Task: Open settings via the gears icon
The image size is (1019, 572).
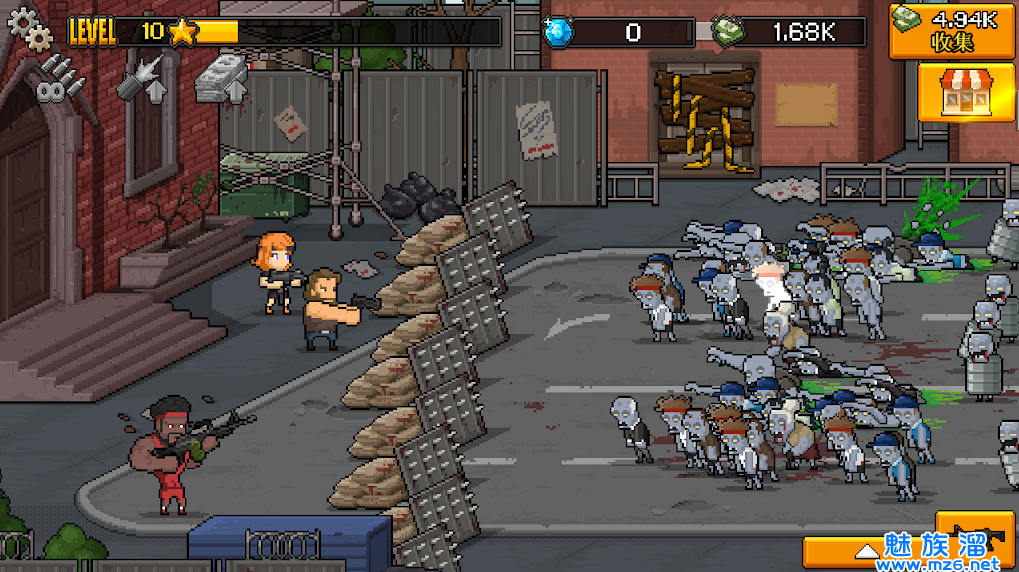Action: point(29,28)
